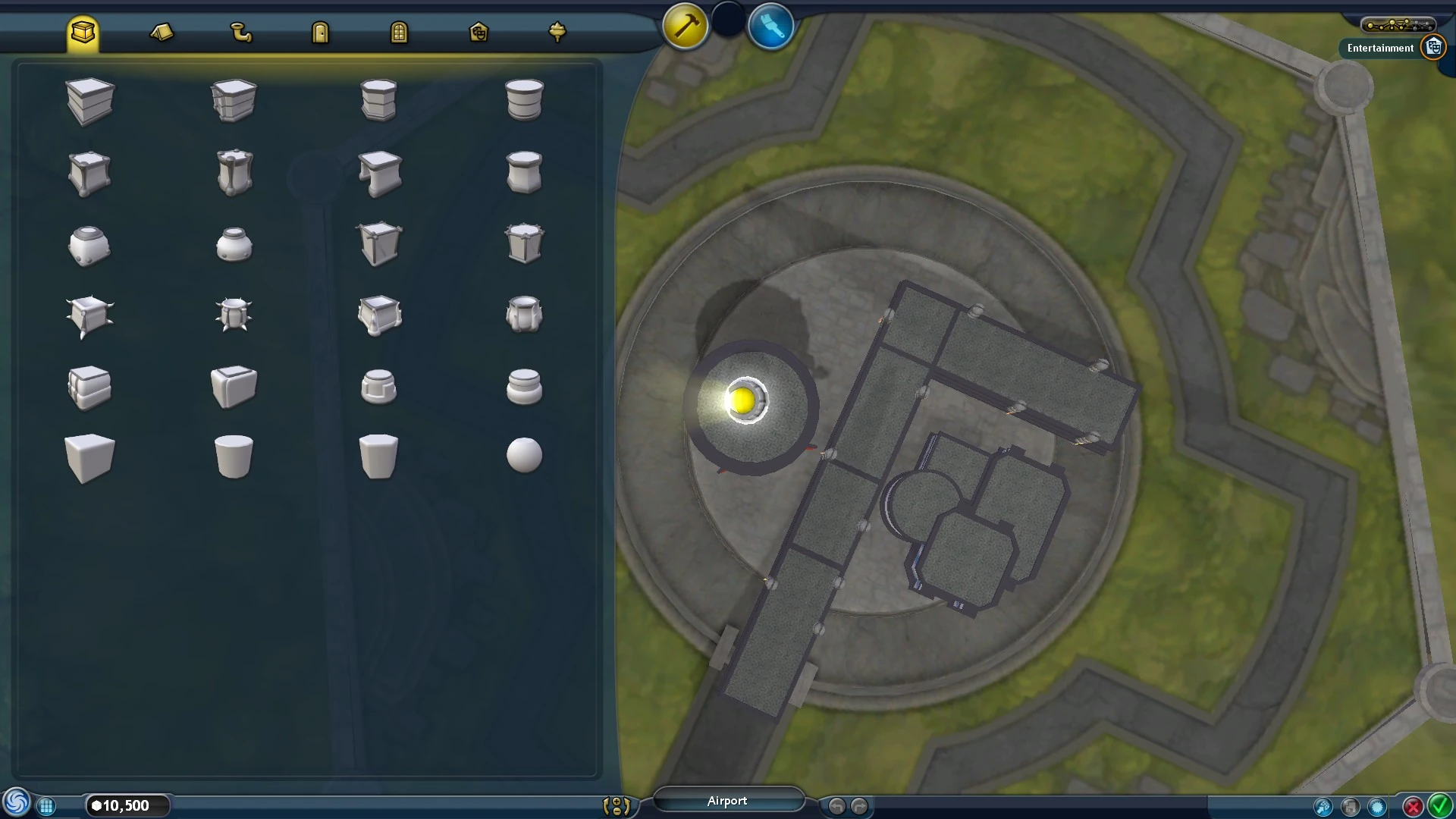The height and width of the screenshot is (819, 1456).
Task: Select the plain cube block part
Action: tap(89, 455)
